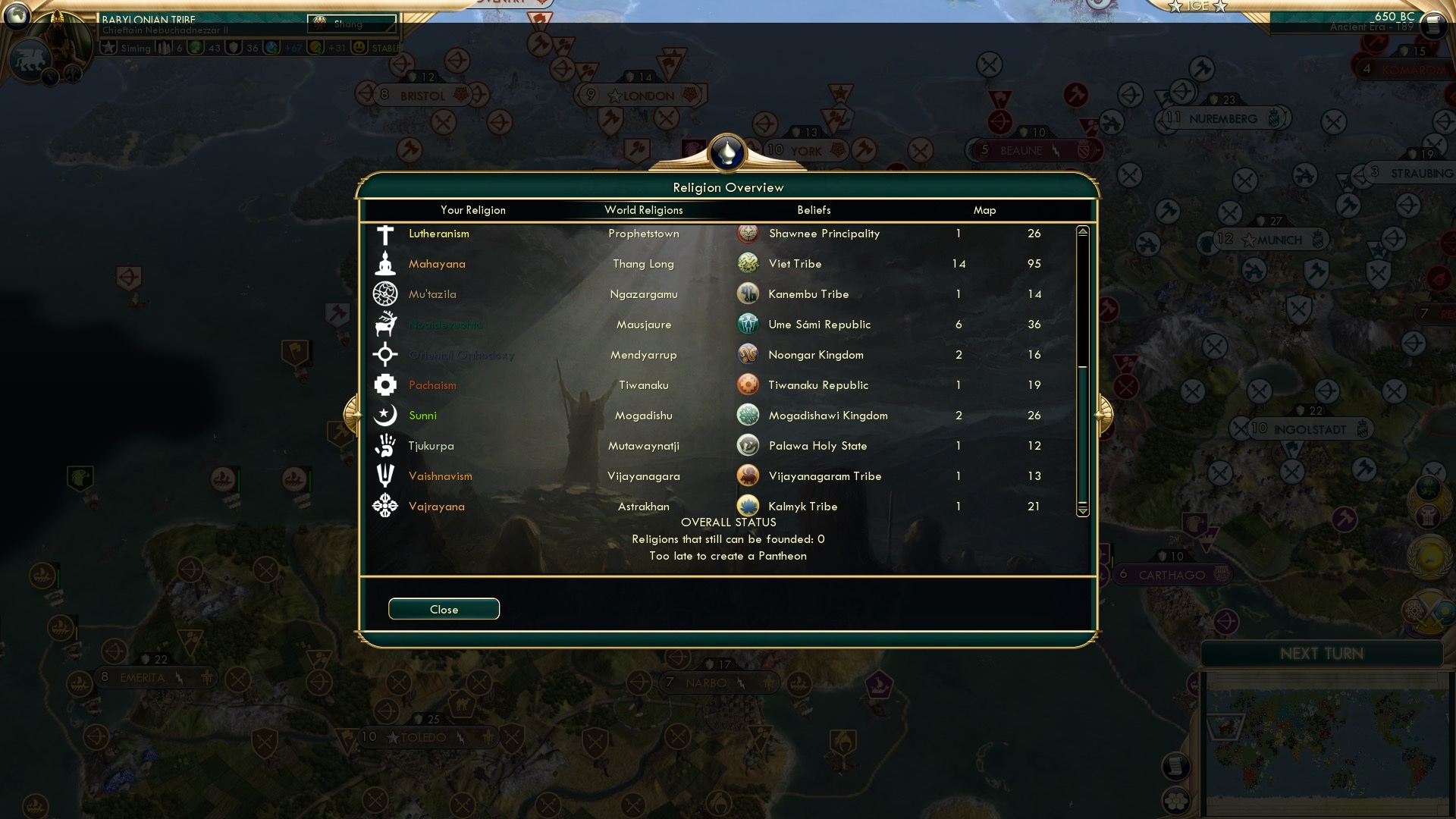Select the Lutheranism cross icon
Viewport: 1456px width, 819px height.
pyautogui.click(x=386, y=234)
